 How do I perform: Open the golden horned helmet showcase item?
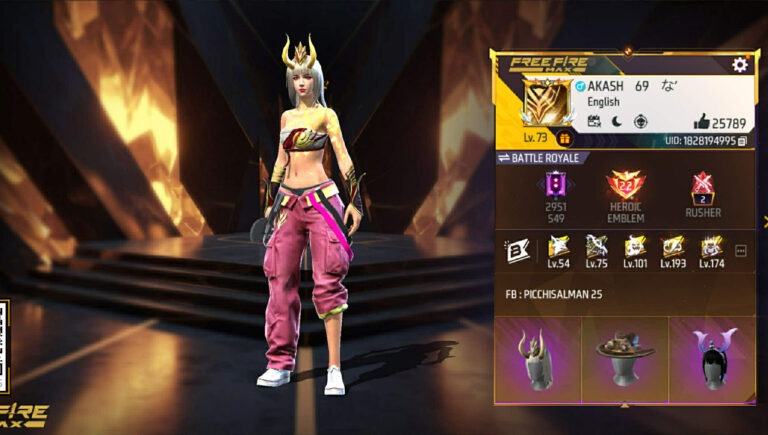(x=538, y=359)
